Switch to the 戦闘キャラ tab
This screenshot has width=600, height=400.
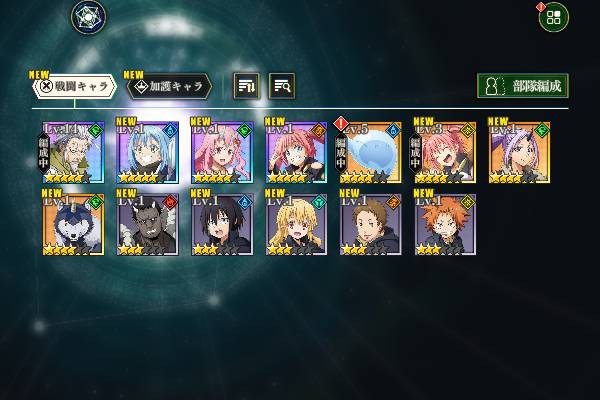[71, 86]
